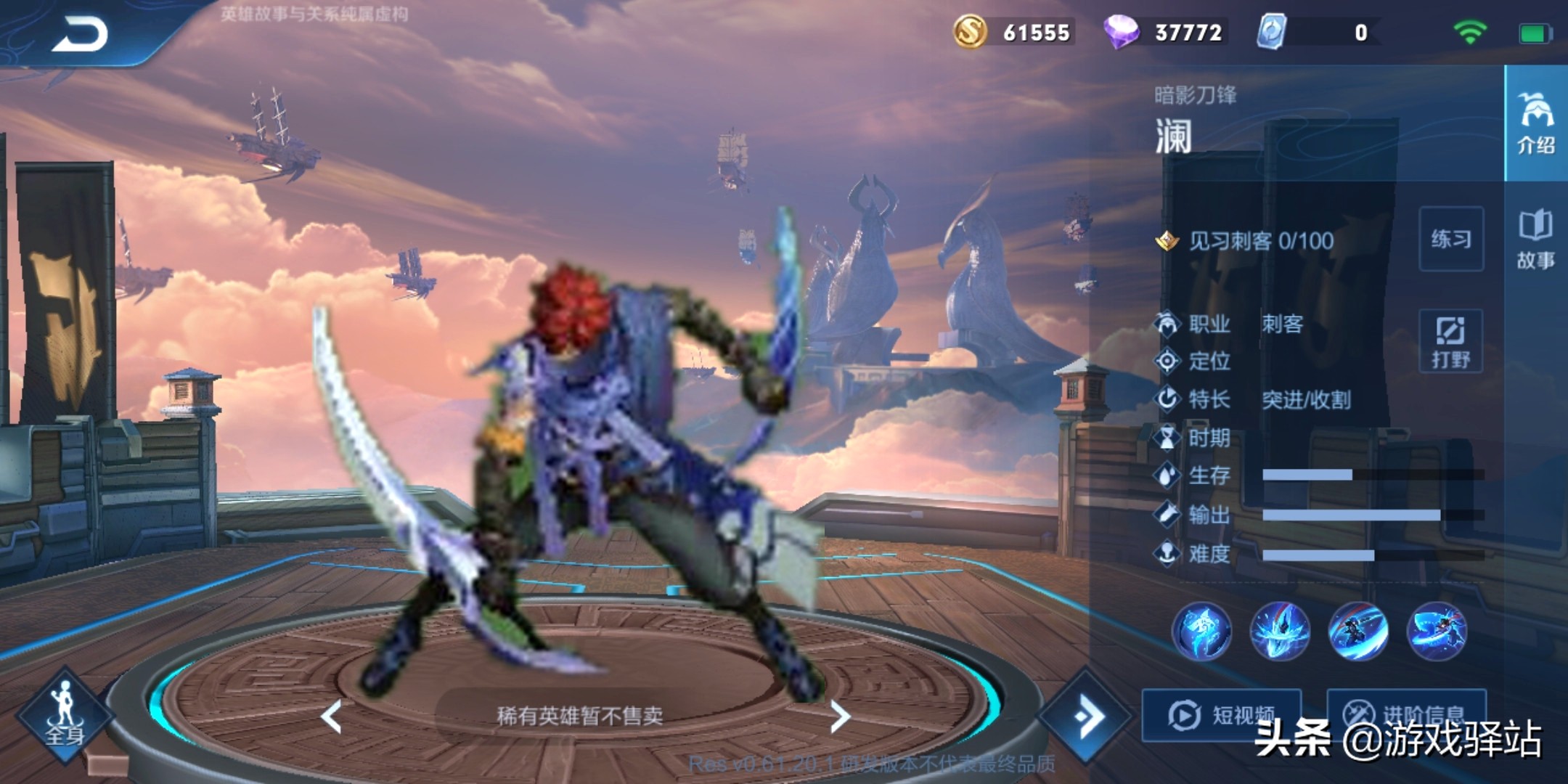View the fourth skill icon with shark

1437,631
